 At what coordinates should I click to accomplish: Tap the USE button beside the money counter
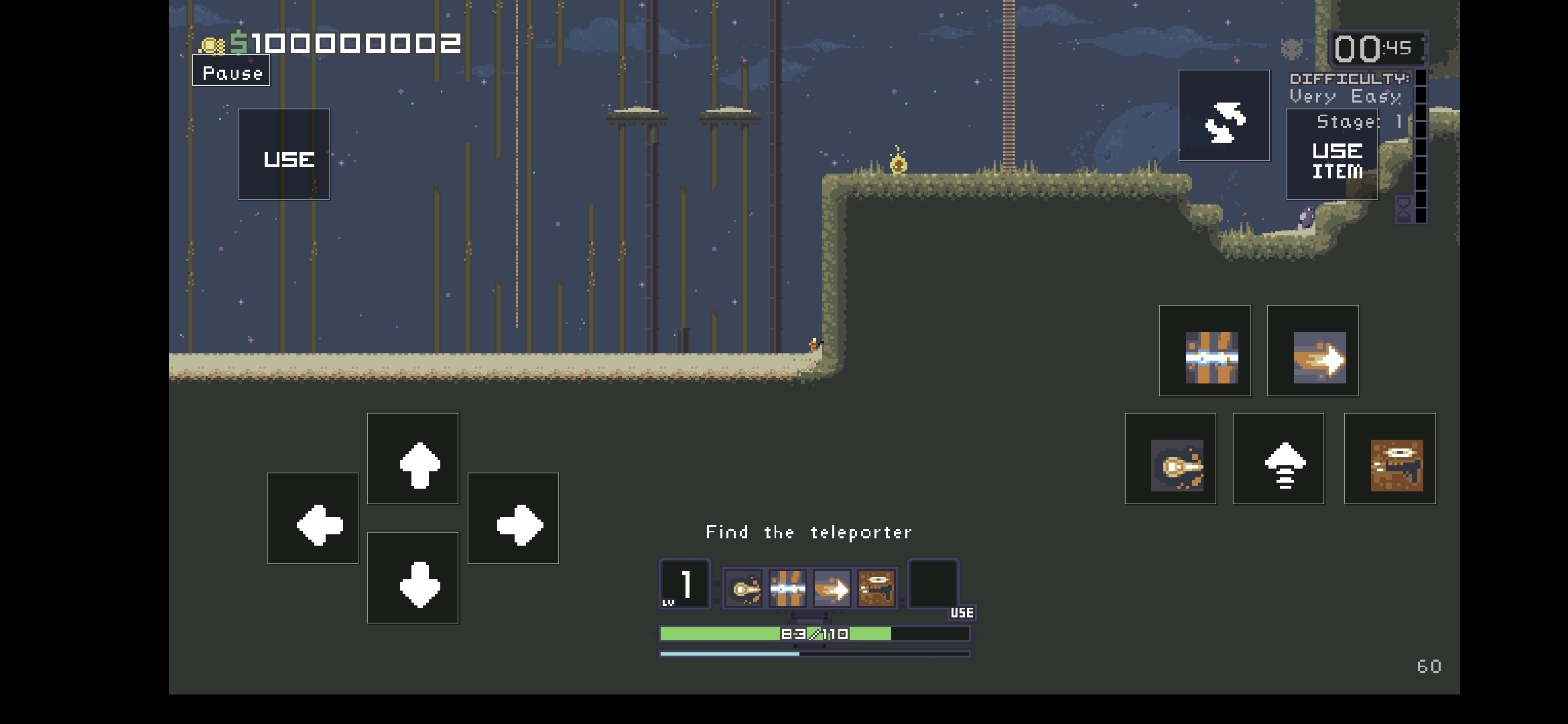[284, 155]
